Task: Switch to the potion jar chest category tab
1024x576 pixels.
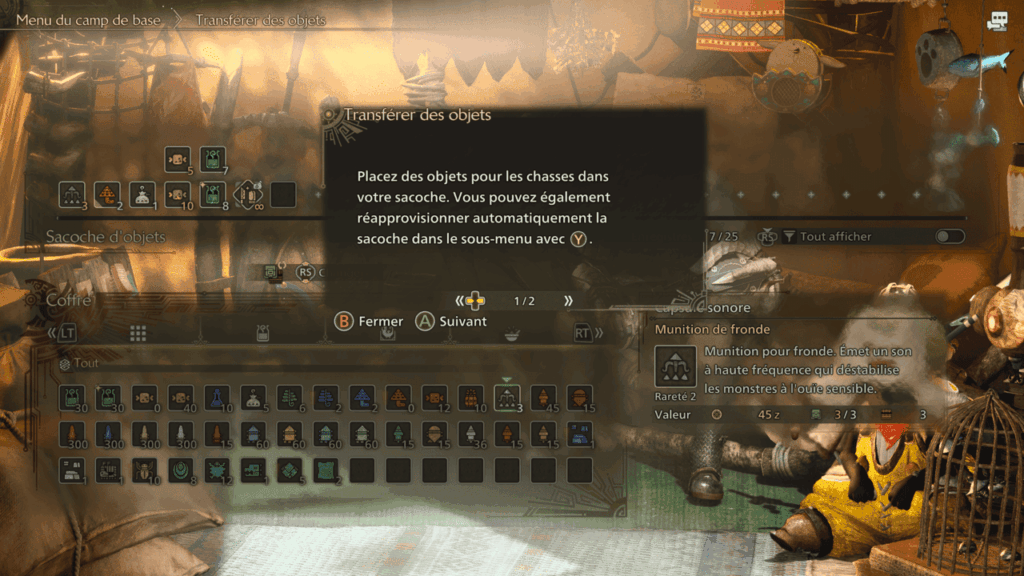Action: pos(262,333)
